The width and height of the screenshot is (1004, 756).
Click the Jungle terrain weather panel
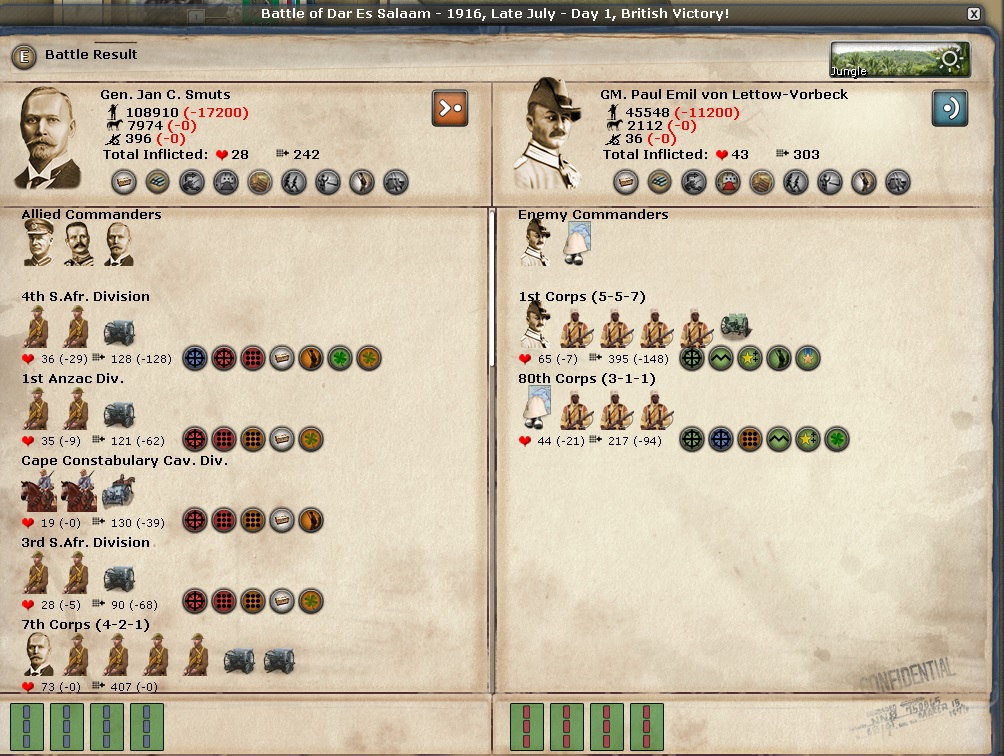pyautogui.click(x=900, y=60)
